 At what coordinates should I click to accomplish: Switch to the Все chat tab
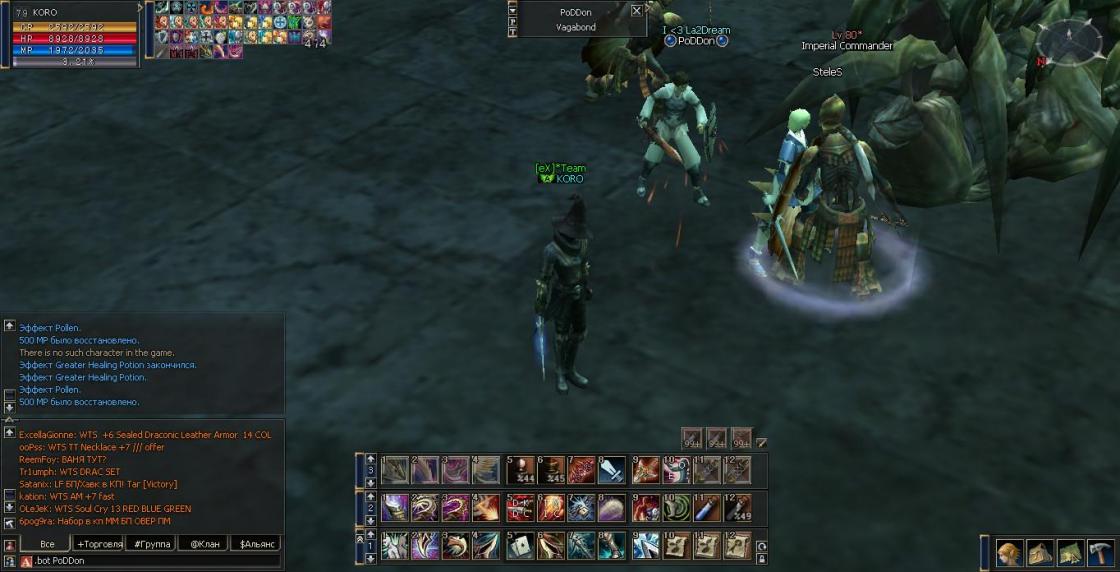[x=46, y=544]
